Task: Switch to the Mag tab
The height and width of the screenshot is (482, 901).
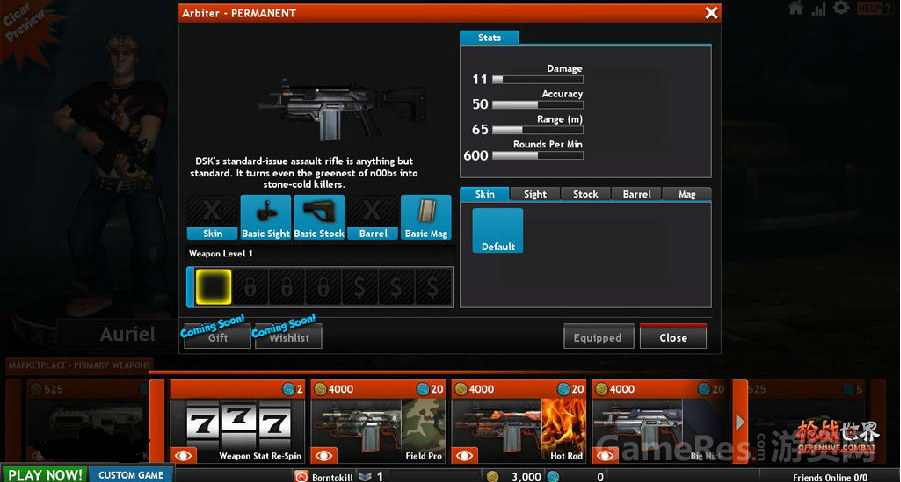Action: [686, 194]
